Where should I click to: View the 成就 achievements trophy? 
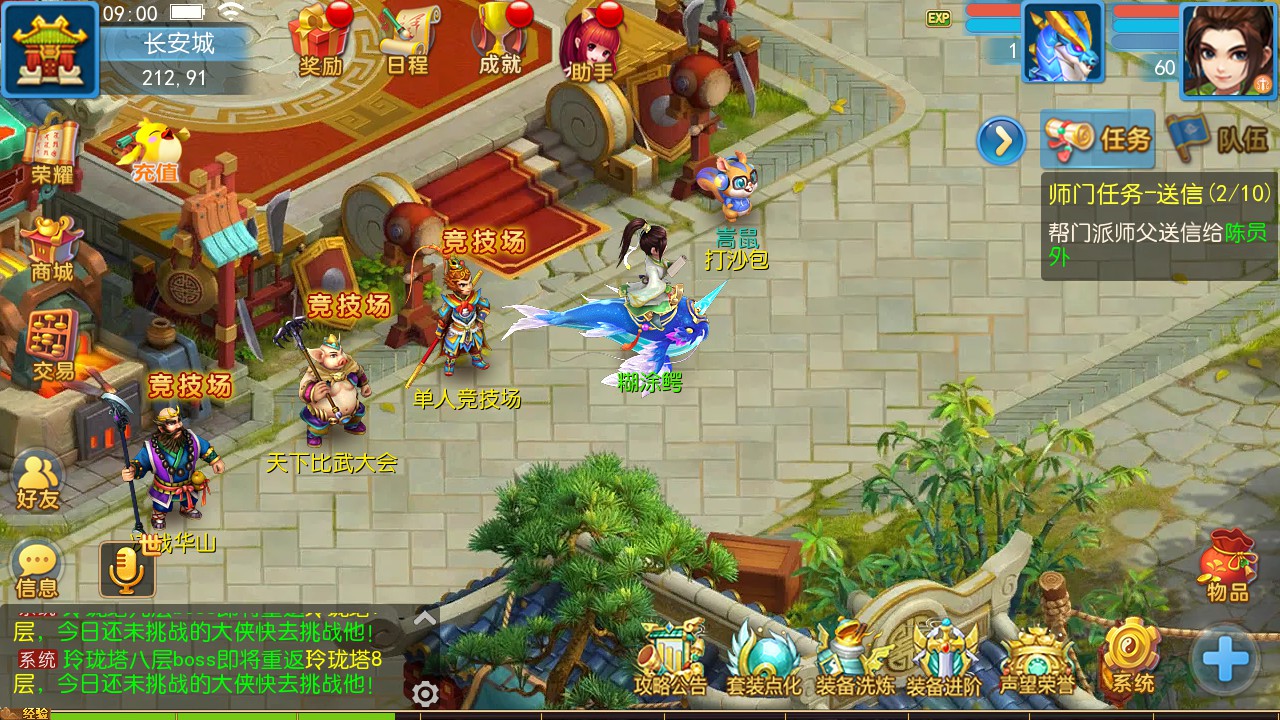(x=500, y=39)
